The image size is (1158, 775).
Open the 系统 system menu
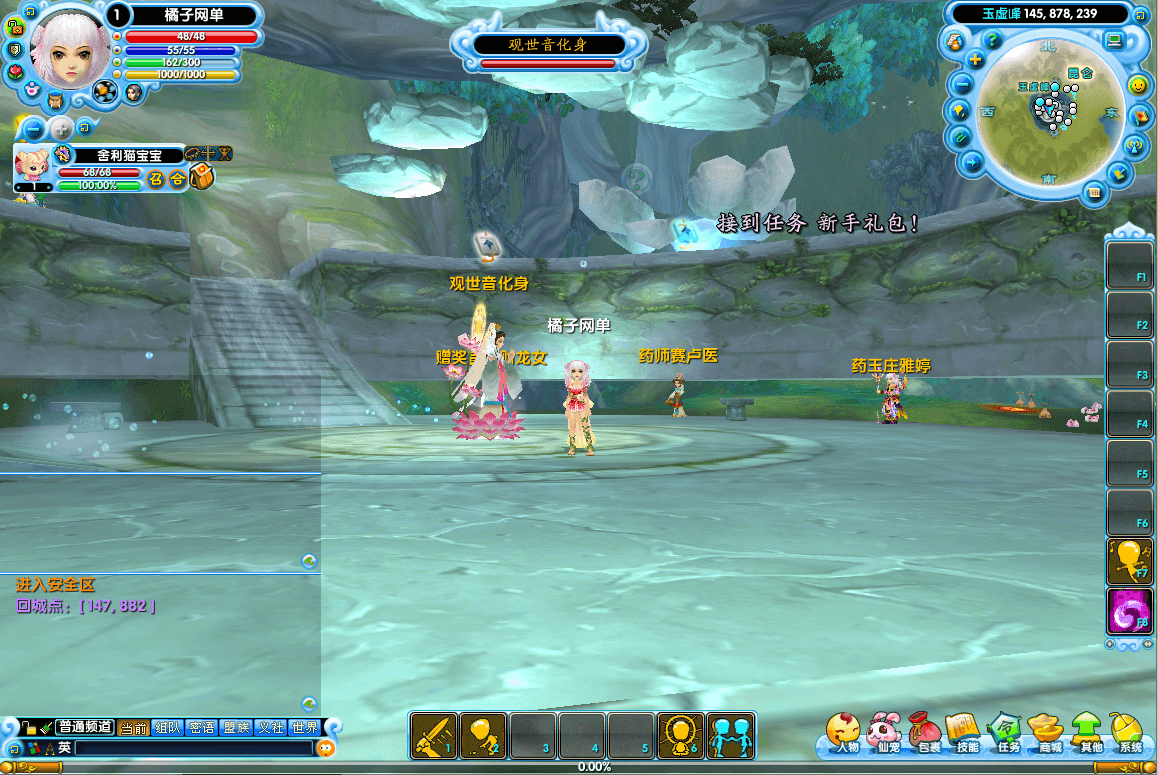(1129, 733)
